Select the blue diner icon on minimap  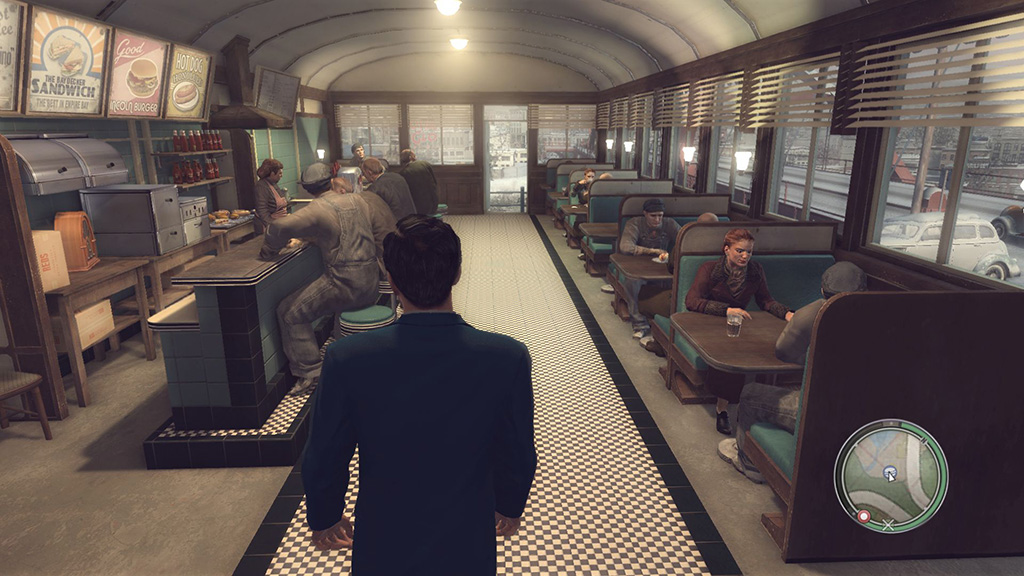click(888, 474)
